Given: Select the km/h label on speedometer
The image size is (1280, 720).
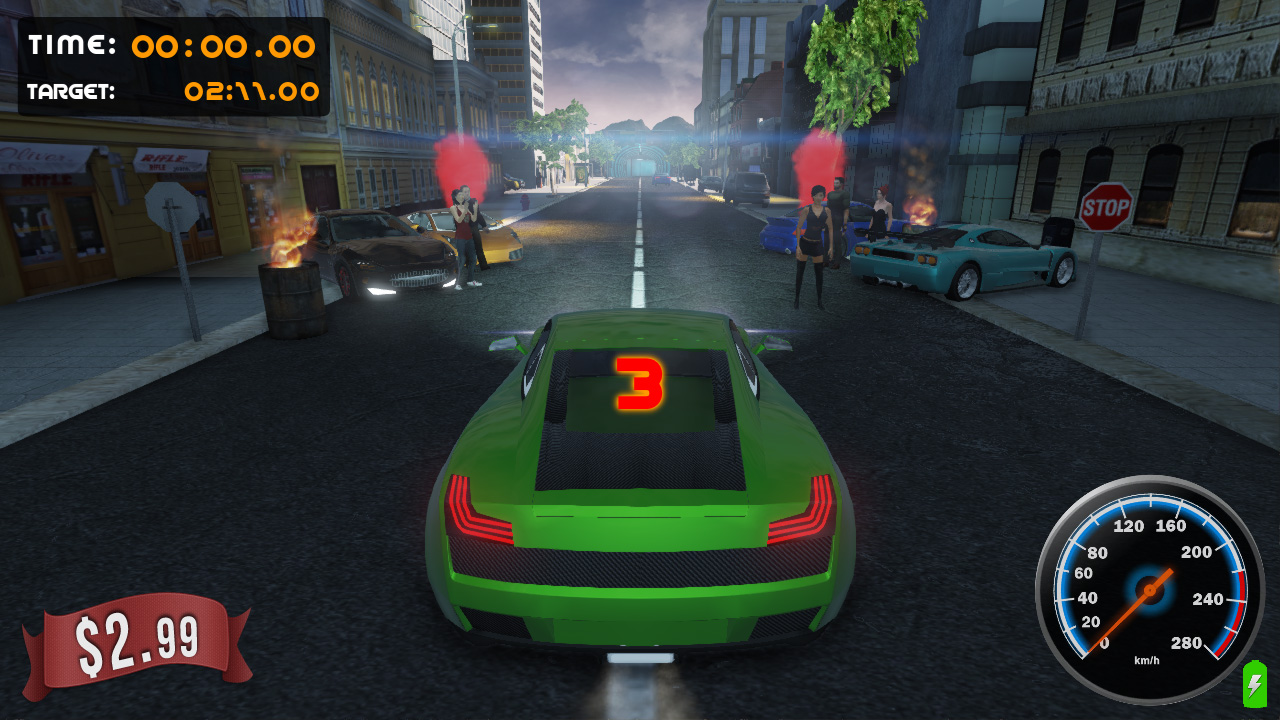Looking at the screenshot, I should [x=1146, y=658].
